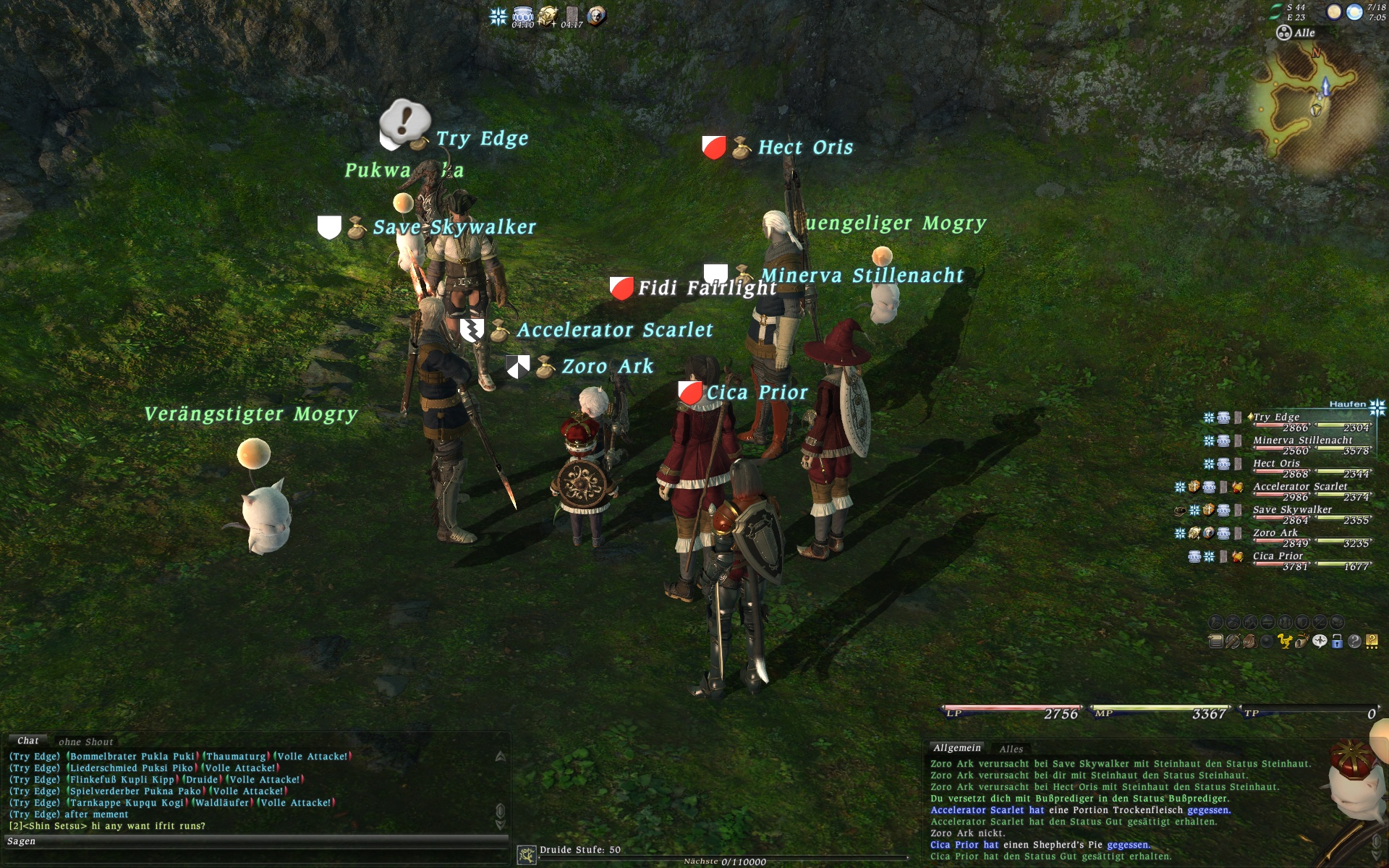Choose Save Skywalker in party list
This screenshot has width=1389, height=868.
tap(1292, 510)
